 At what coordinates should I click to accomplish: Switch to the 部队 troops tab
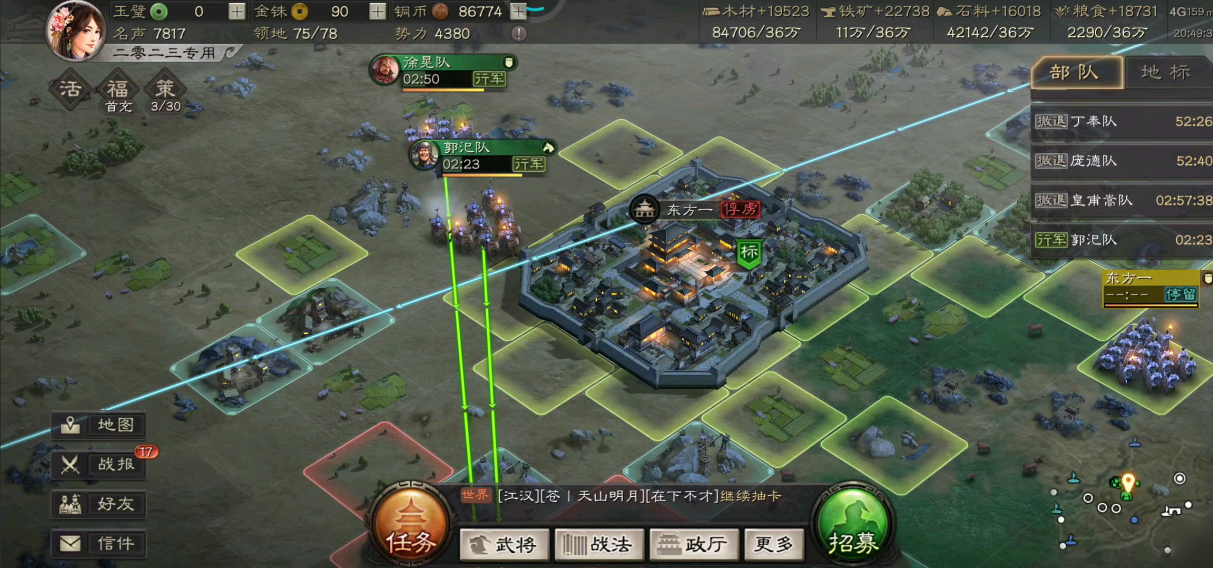click(1074, 72)
